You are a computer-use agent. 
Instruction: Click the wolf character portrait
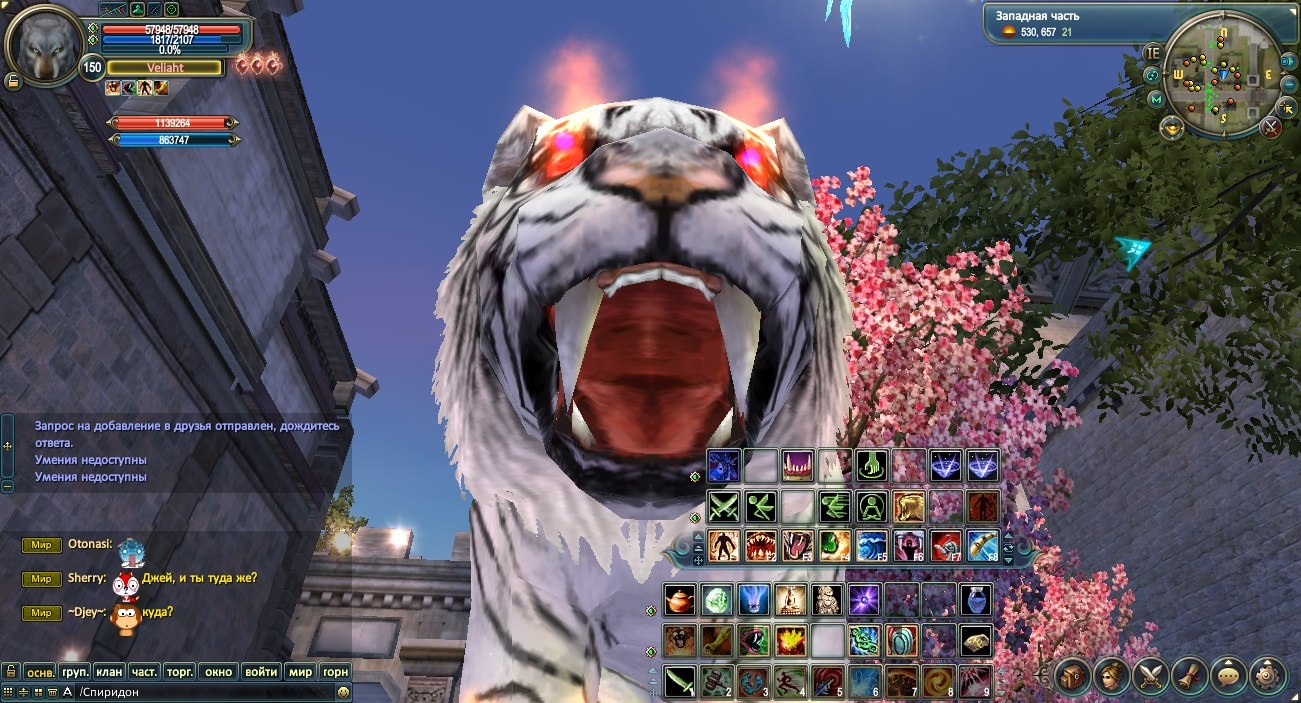pos(43,45)
